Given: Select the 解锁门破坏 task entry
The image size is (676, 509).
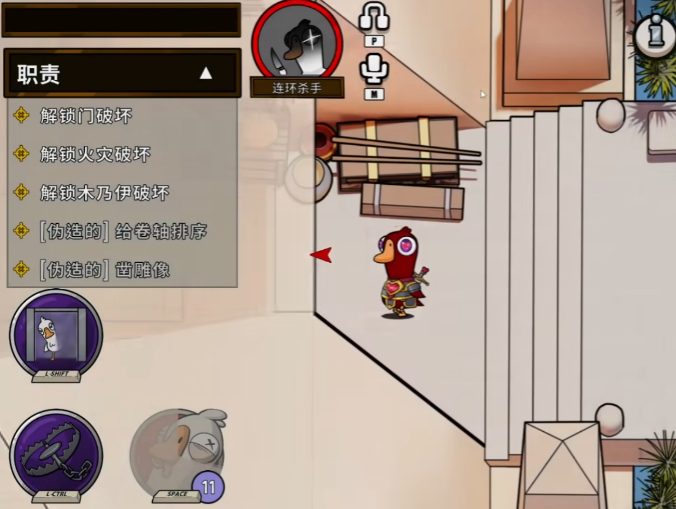Looking at the screenshot, I should (86, 116).
